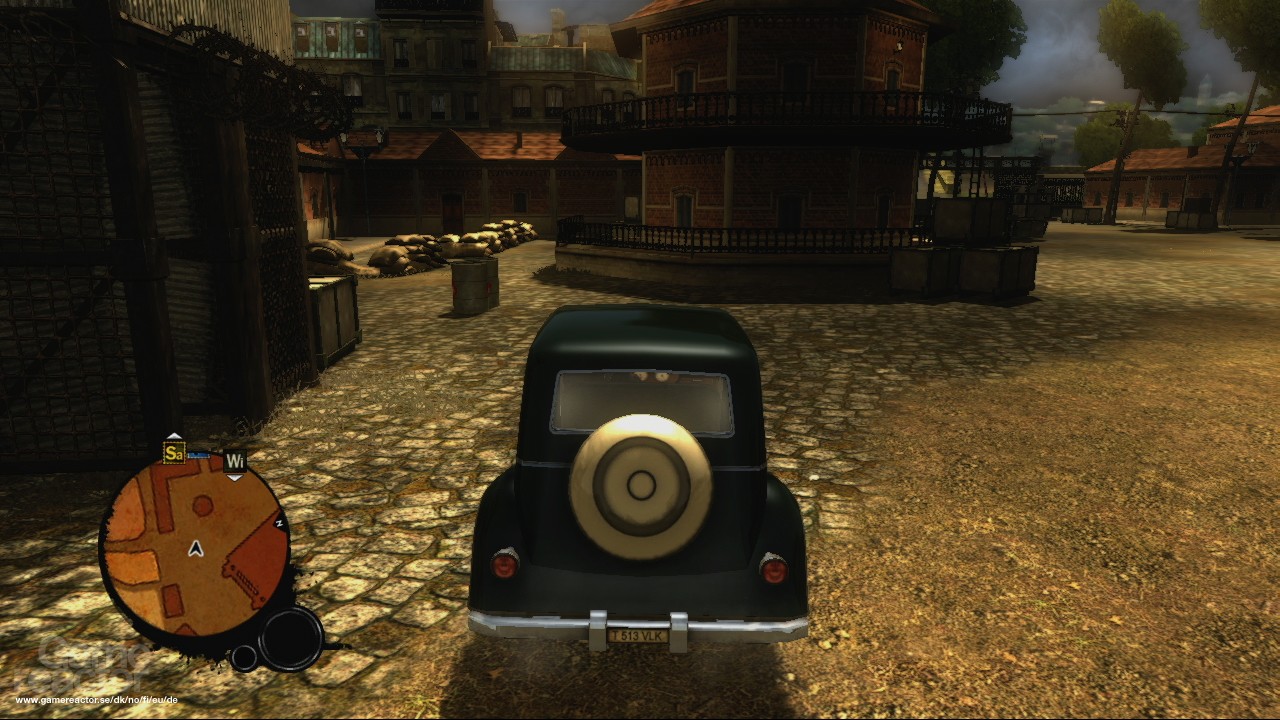Viewport: 1280px width, 720px height.
Task: Click the blue progress bar near the Sa icon
Action: coord(197,457)
